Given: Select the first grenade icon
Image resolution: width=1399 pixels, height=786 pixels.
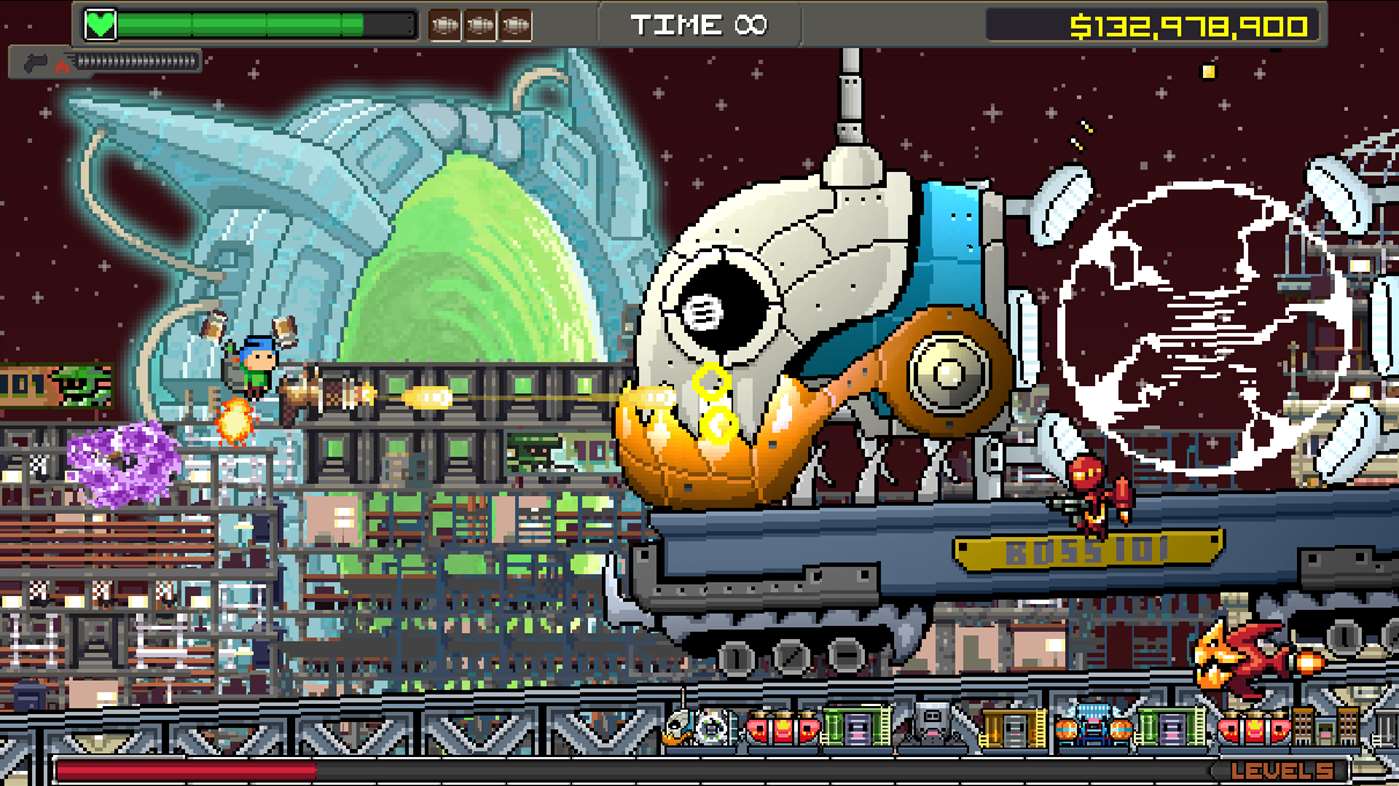Looking at the screenshot, I should pyautogui.click(x=445, y=23).
